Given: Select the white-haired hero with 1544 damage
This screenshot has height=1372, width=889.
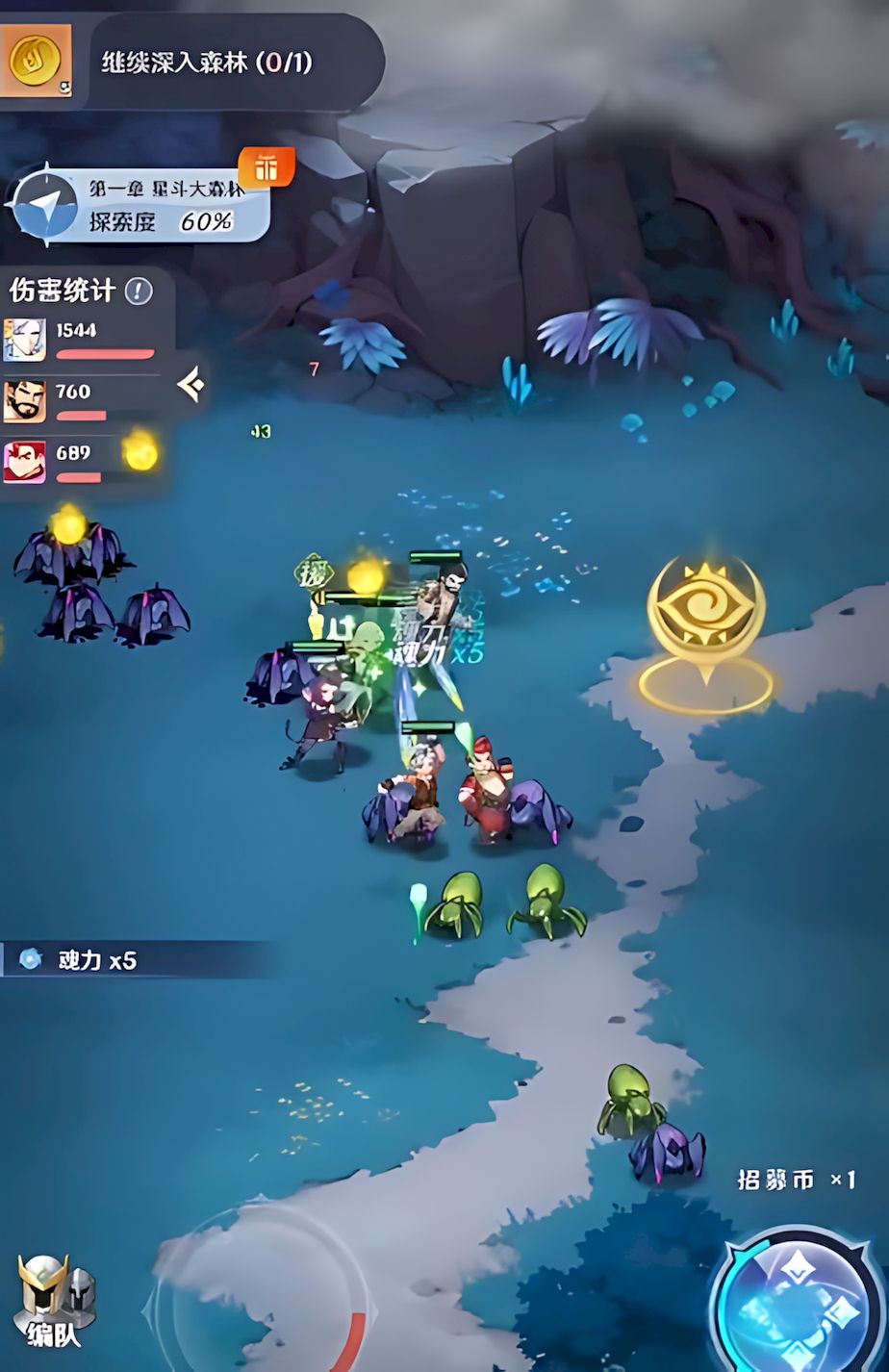Looking at the screenshot, I should pyautogui.click(x=24, y=339).
